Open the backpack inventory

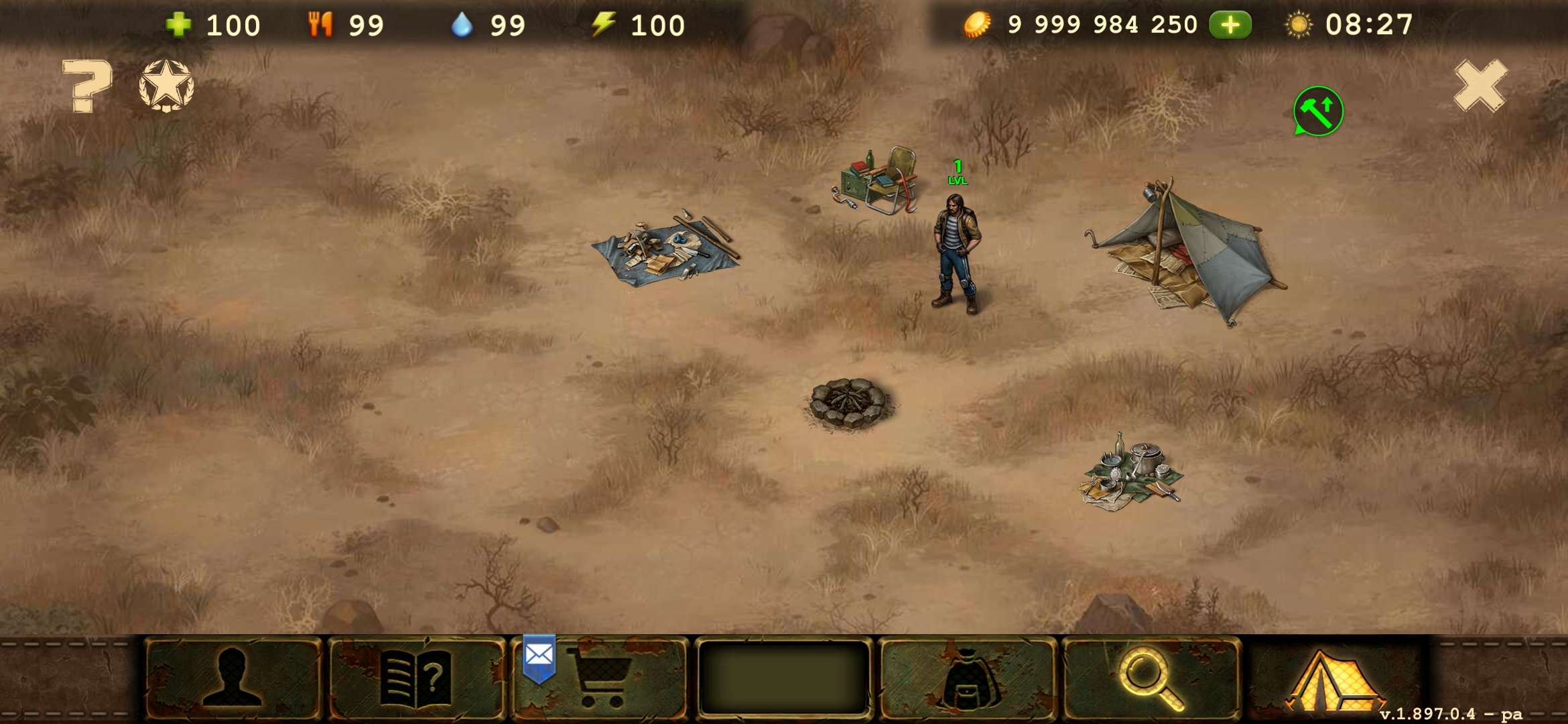point(967,678)
